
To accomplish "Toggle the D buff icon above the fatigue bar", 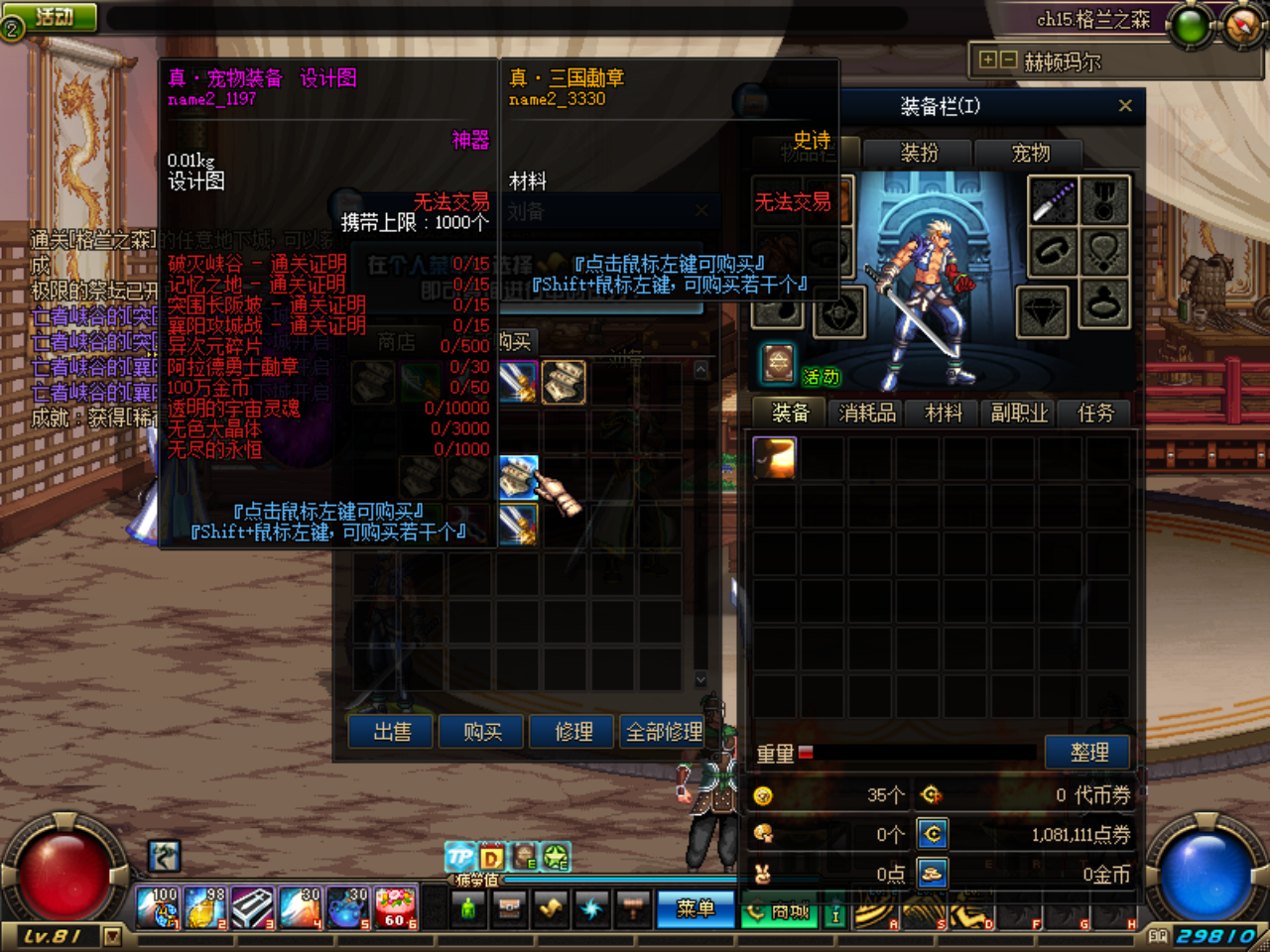I will pyautogui.click(x=490, y=857).
